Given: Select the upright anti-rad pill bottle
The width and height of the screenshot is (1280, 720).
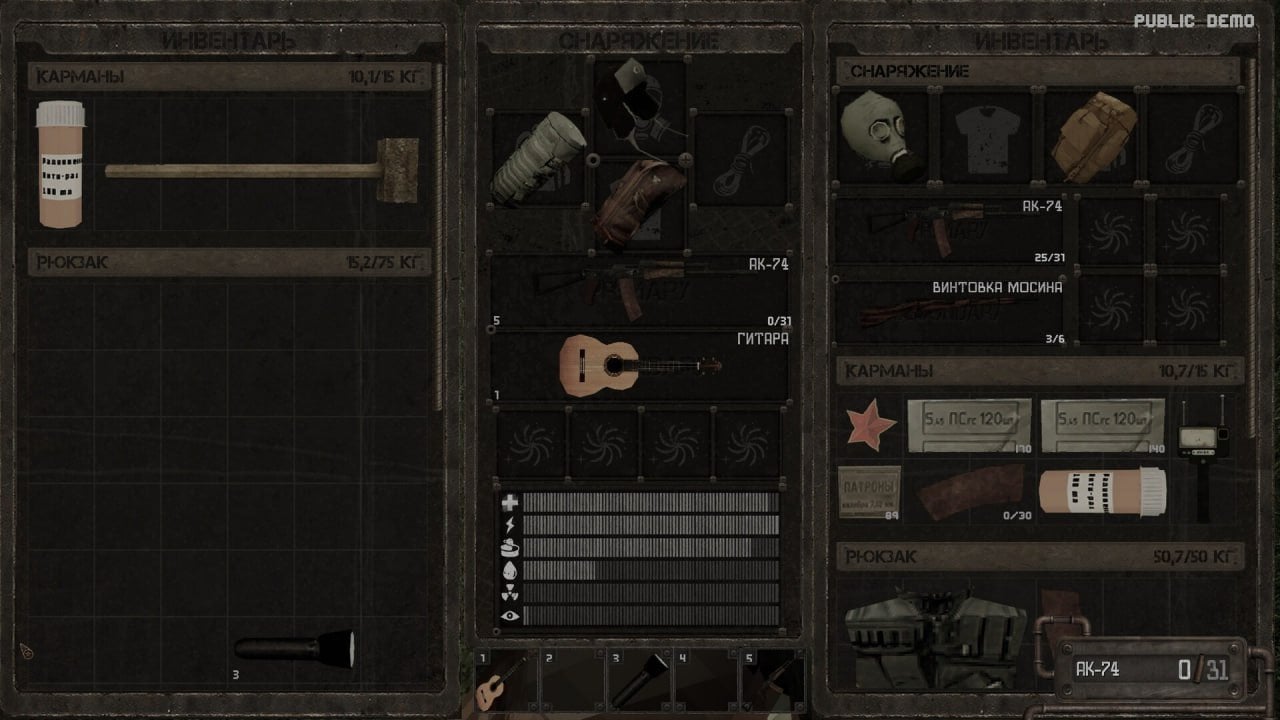Looking at the screenshot, I should tap(61, 165).
